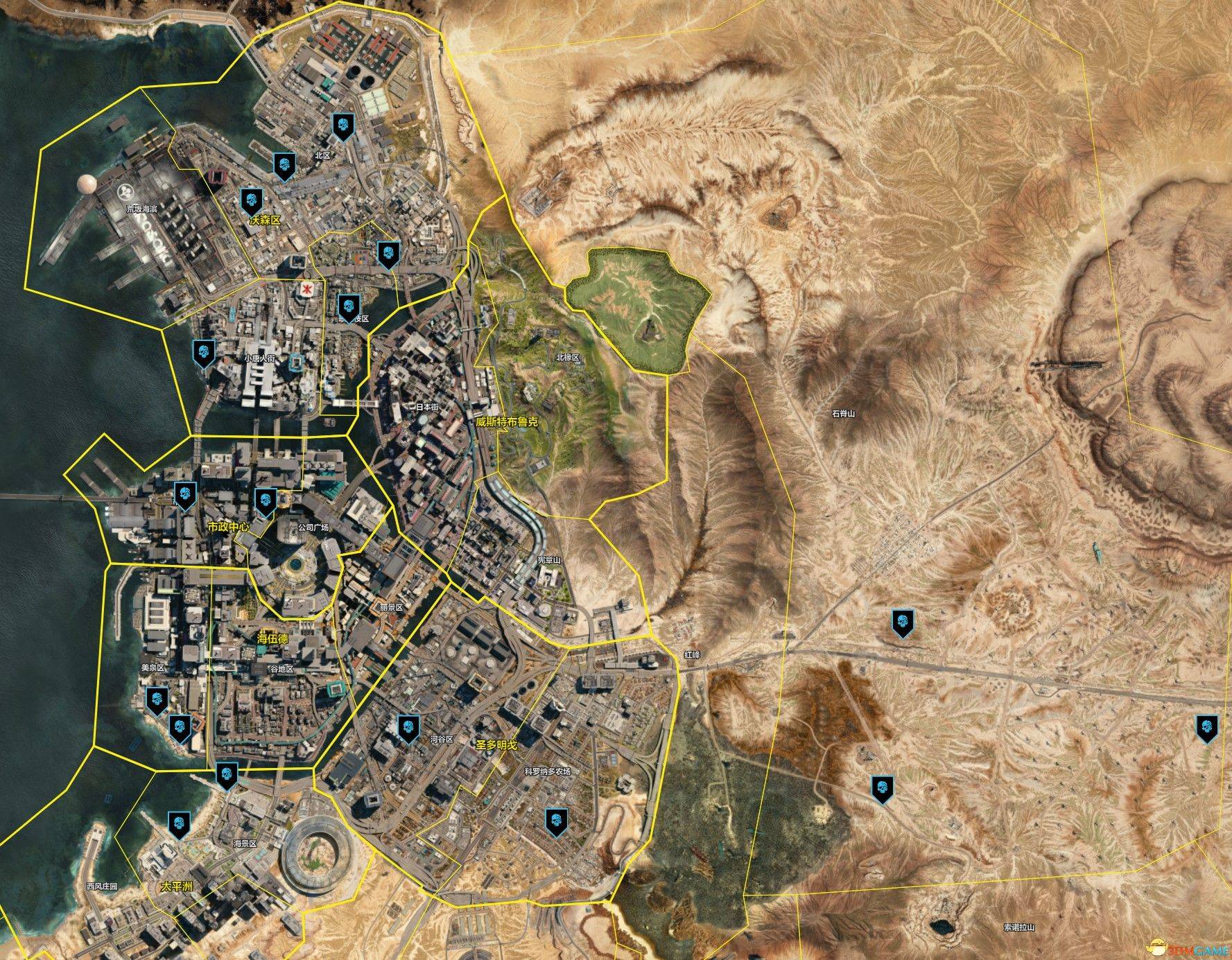The height and width of the screenshot is (960, 1232).
Task: Select the desert skull marker northeast of 红峰
Action: tap(902, 622)
